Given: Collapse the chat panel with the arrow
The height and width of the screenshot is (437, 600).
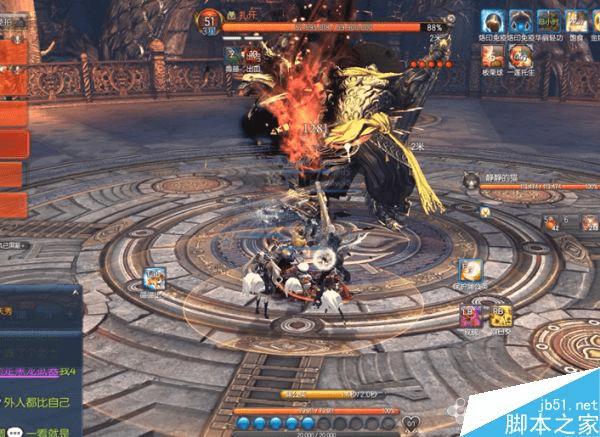Looking at the screenshot, I should coord(76,294).
